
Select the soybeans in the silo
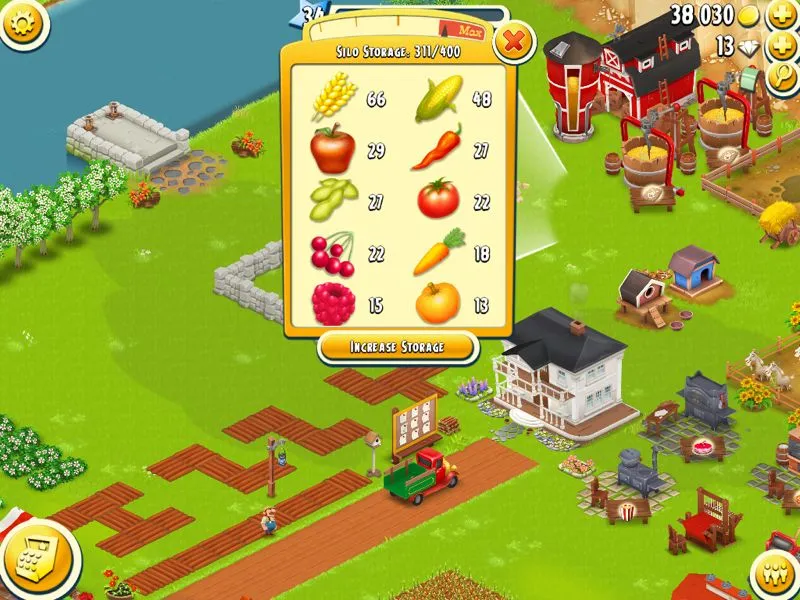(x=333, y=200)
